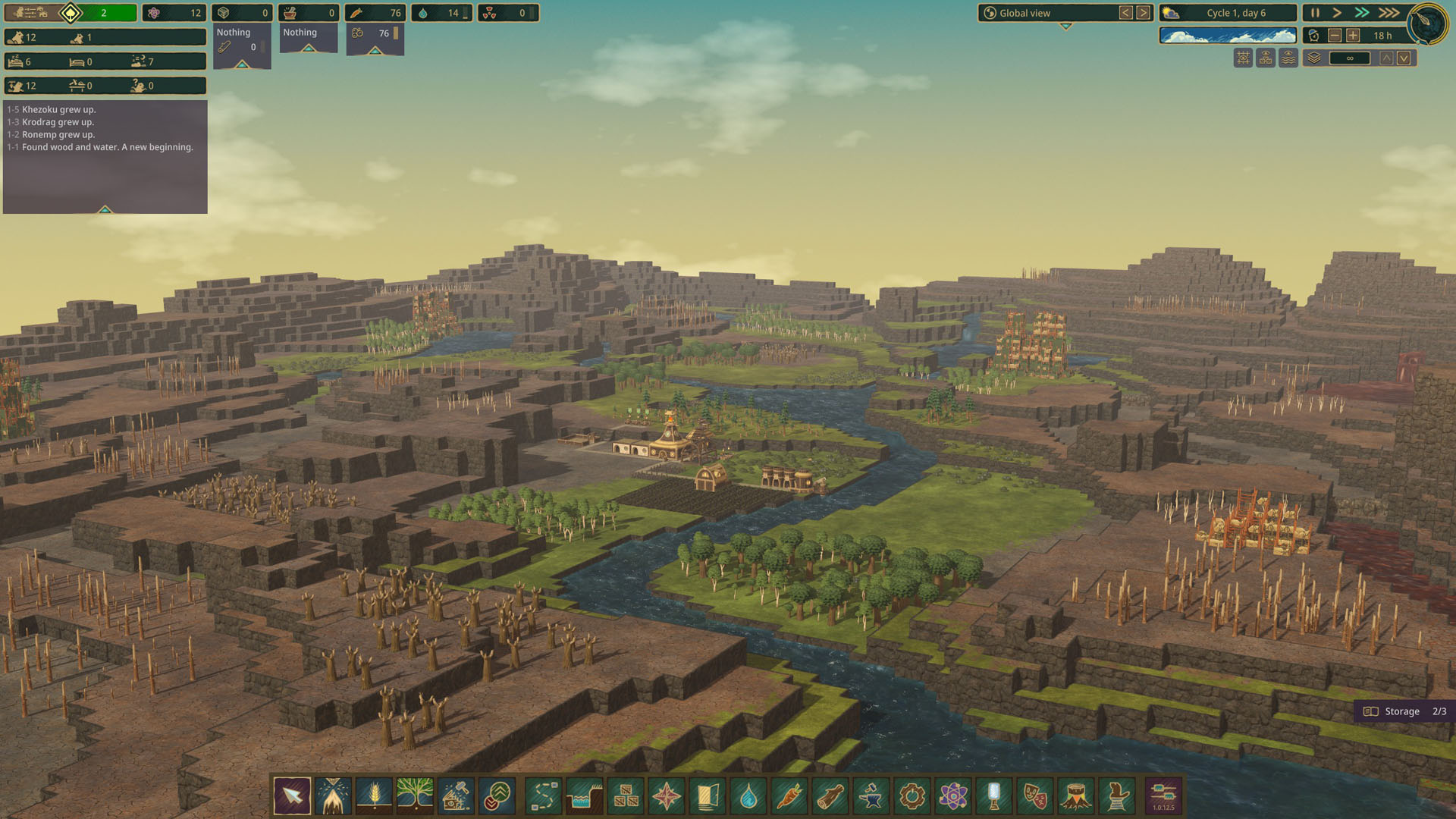Open the wood log building category
The width and height of the screenshot is (1456, 819).
(830, 796)
